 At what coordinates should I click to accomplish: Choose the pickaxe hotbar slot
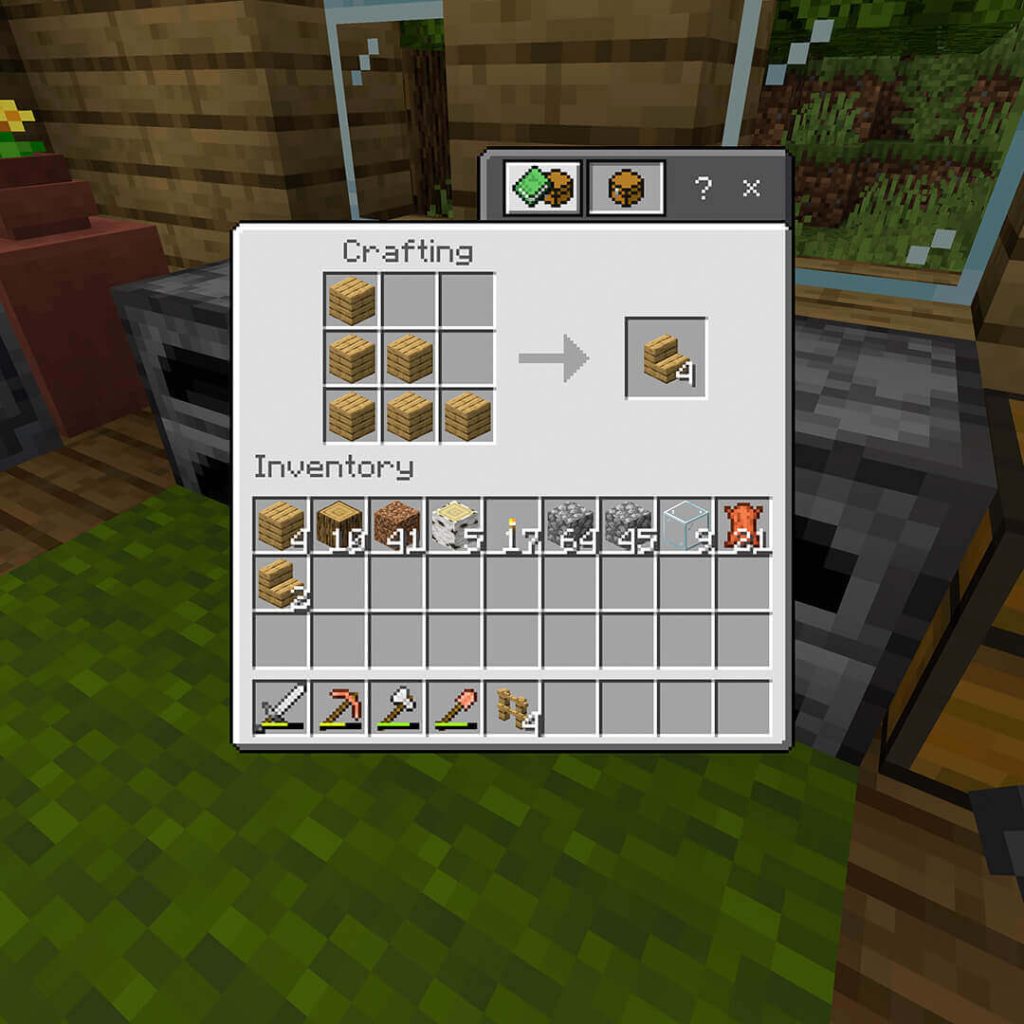coord(339,708)
